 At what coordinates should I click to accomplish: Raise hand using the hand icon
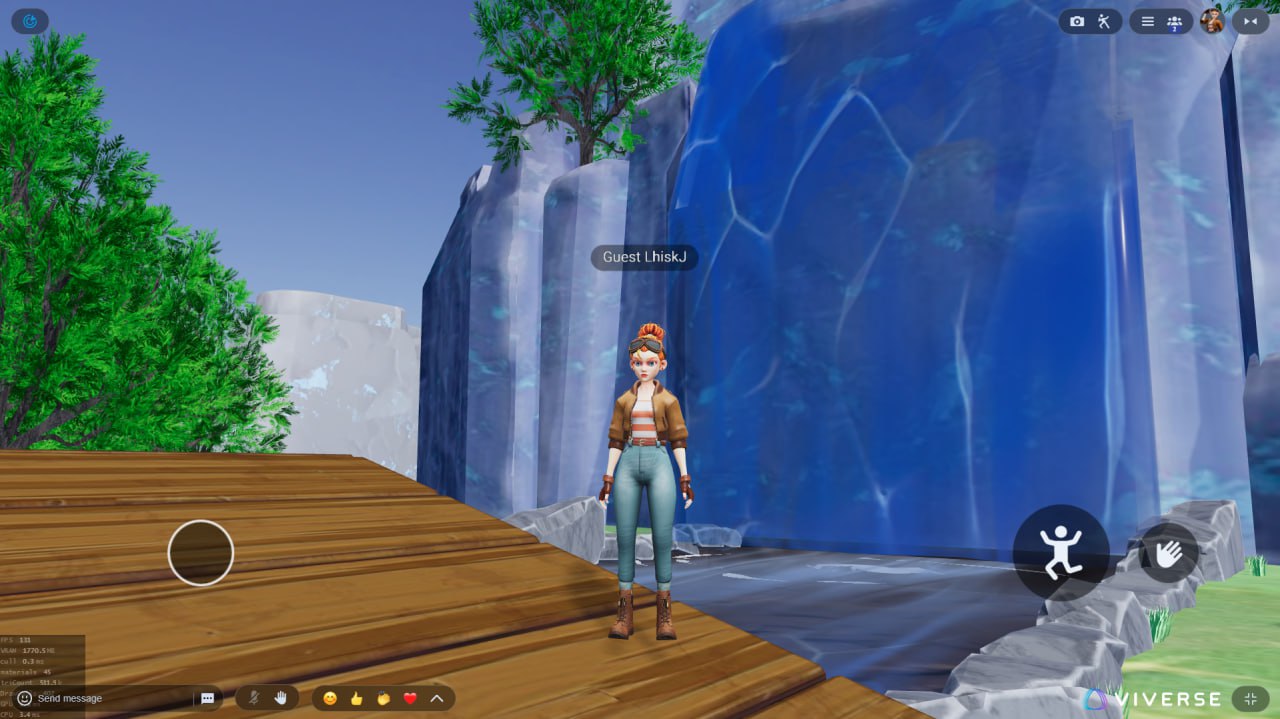click(281, 698)
